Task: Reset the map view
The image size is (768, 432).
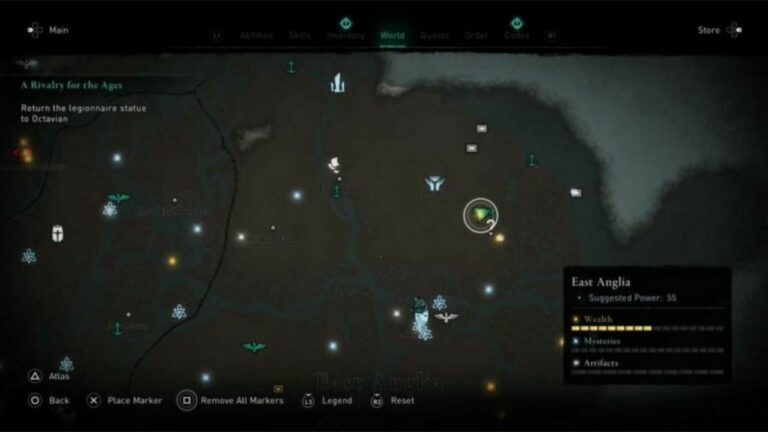Action: click(x=402, y=400)
